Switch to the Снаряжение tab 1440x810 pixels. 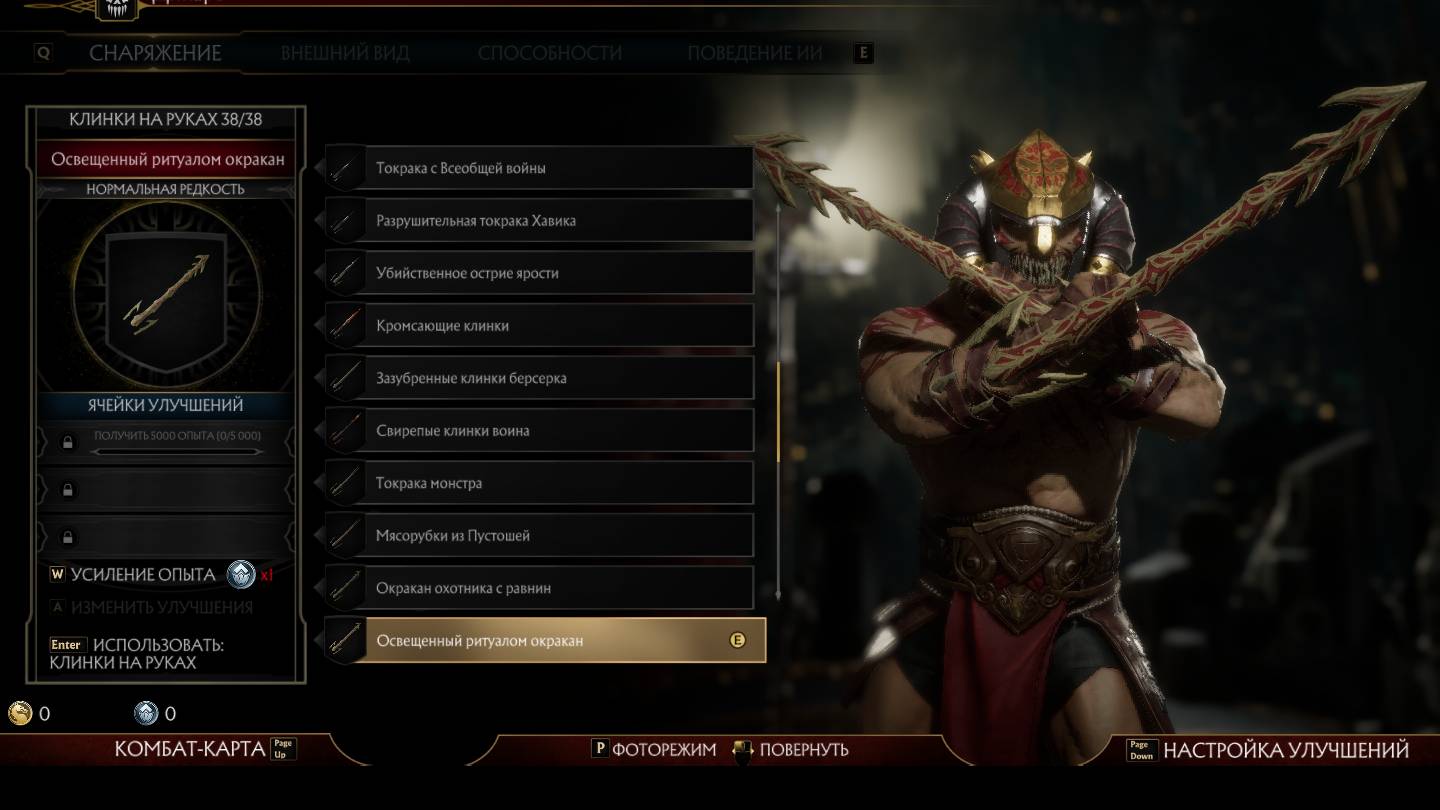point(155,53)
